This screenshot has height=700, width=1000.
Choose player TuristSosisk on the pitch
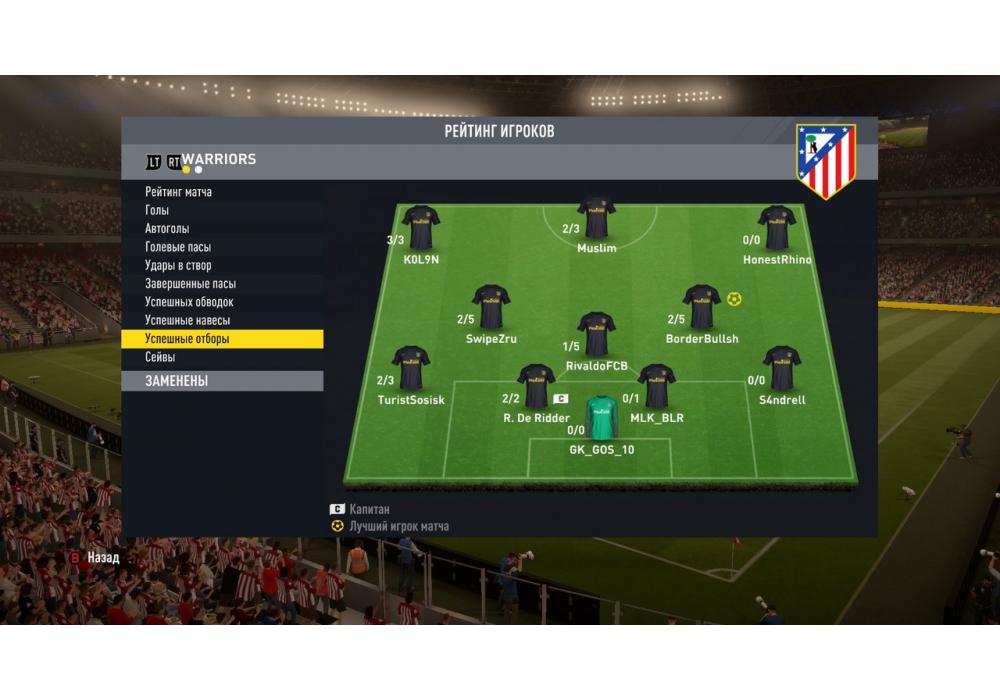click(x=411, y=368)
